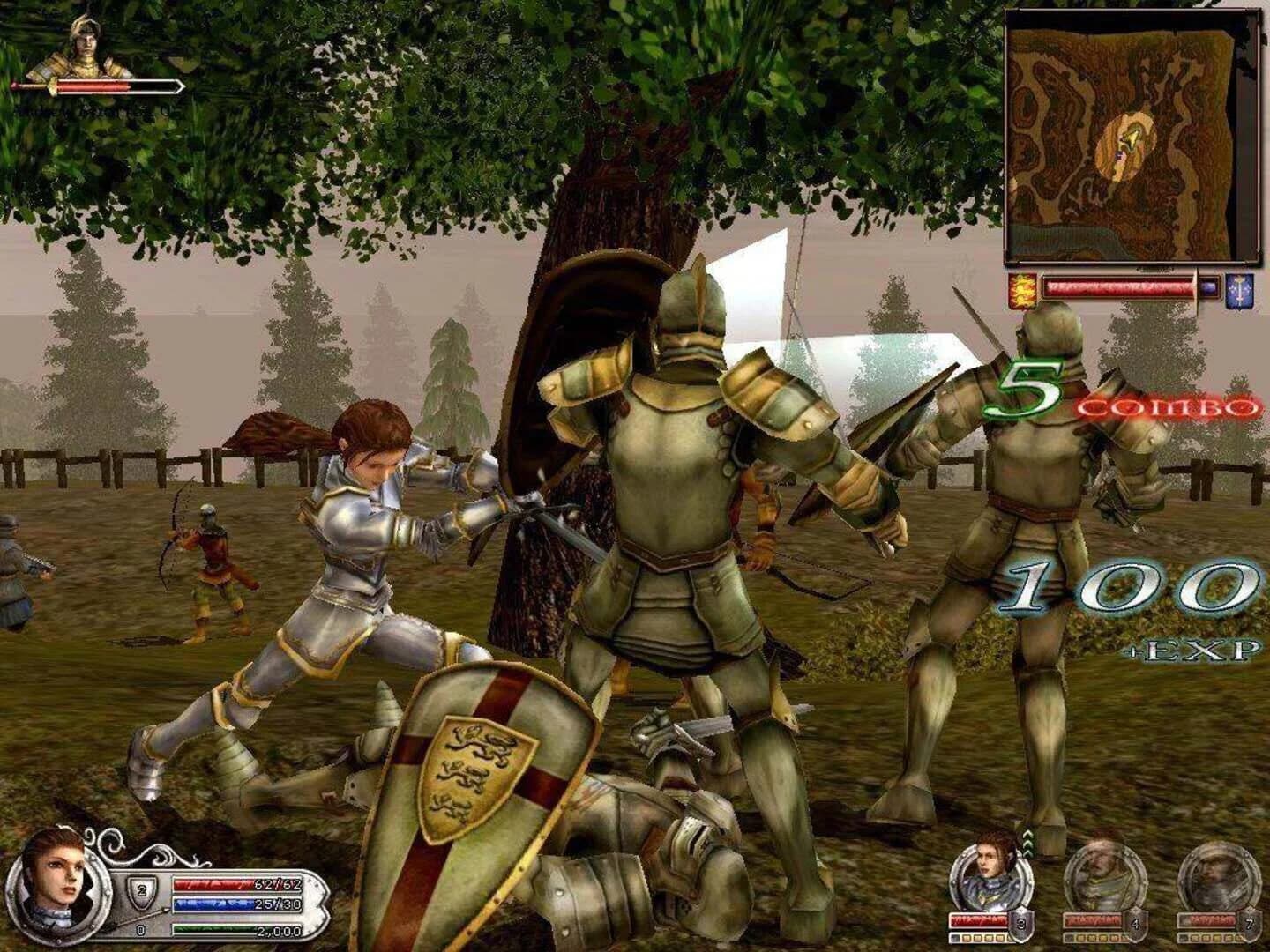Screen dimensions: 1270x952
Task: Toggle the last equipment slot beneath the level 7 ally
Action: [1240, 938]
